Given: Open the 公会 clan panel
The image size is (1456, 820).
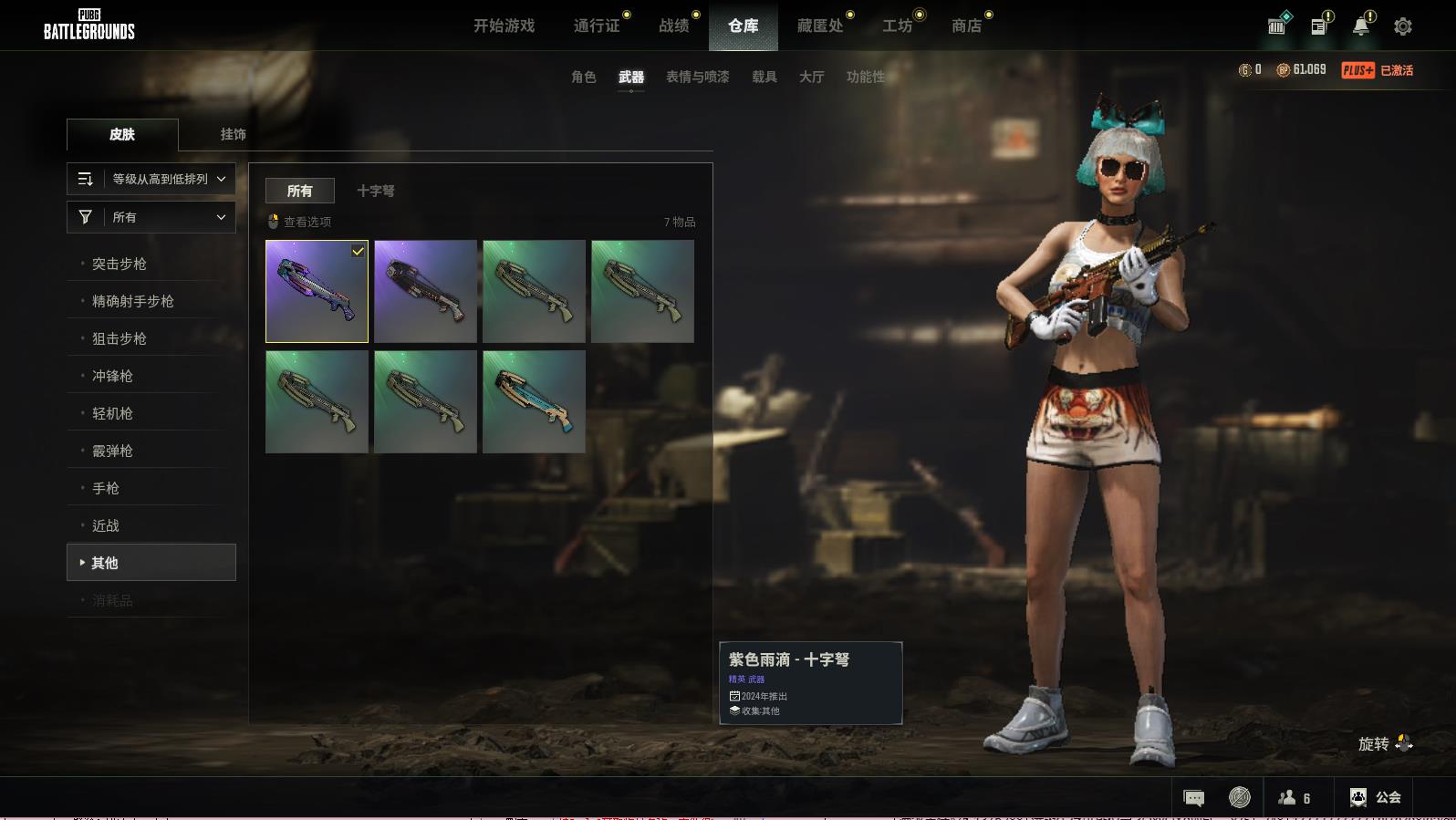Looking at the screenshot, I should pos(1376,797).
